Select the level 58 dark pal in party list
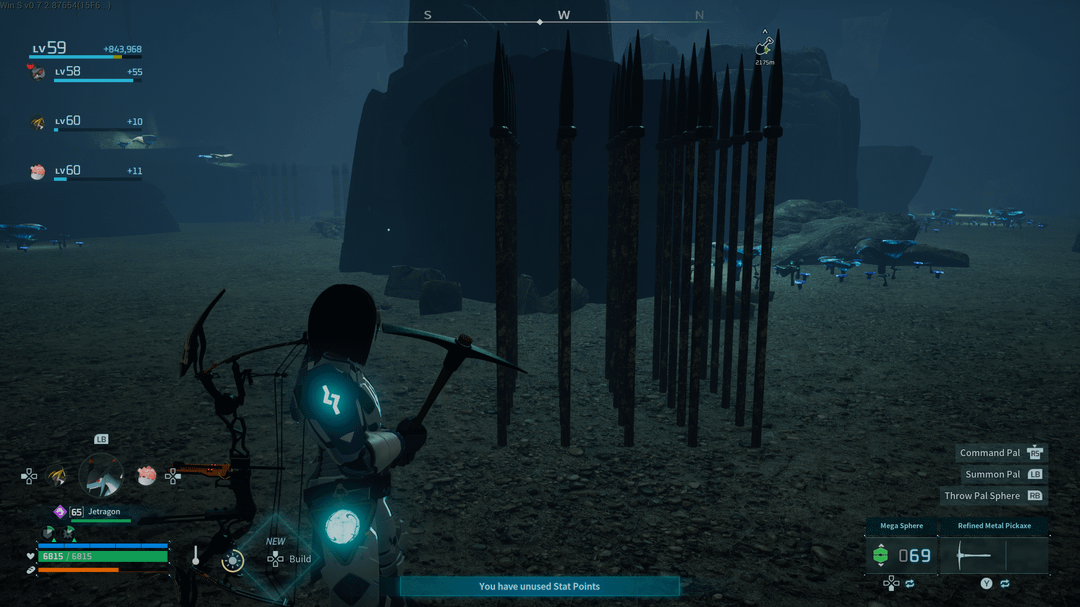Image resolution: width=1080 pixels, height=607 pixels. click(x=38, y=72)
